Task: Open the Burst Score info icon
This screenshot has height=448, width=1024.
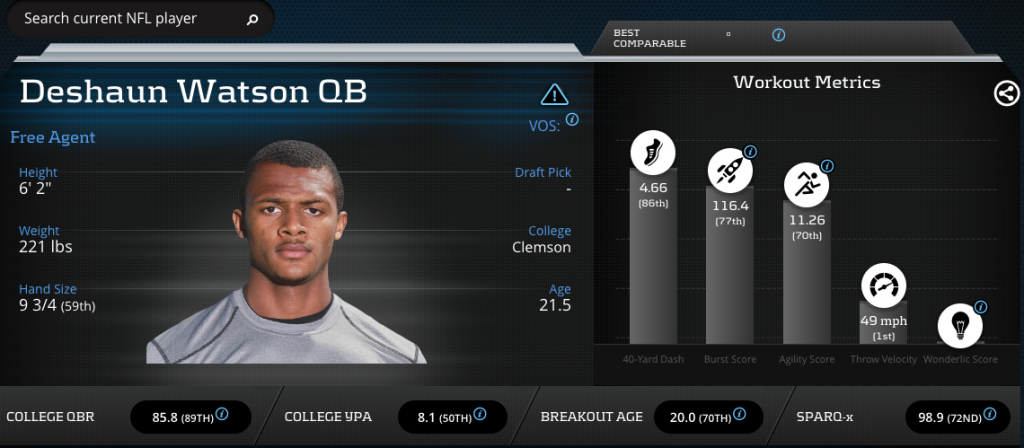Action: [750, 152]
